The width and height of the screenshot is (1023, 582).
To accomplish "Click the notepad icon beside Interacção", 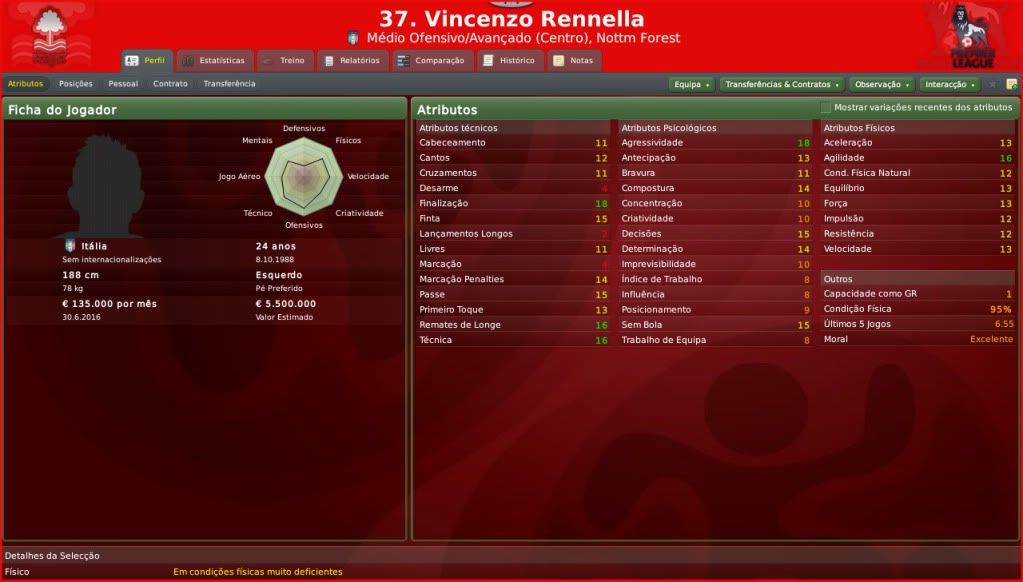I will coord(1011,85).
